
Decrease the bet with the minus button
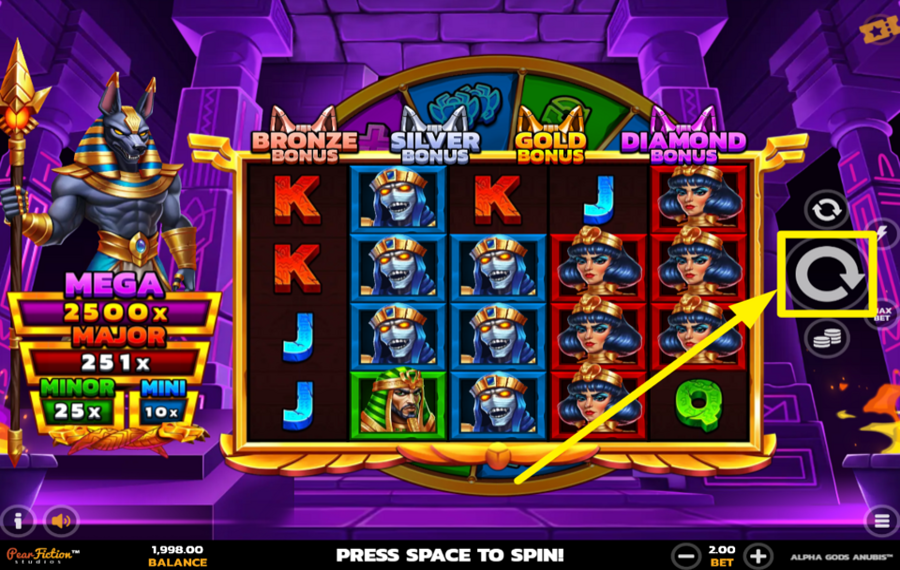pyautogui.click(x=686, y=555)
